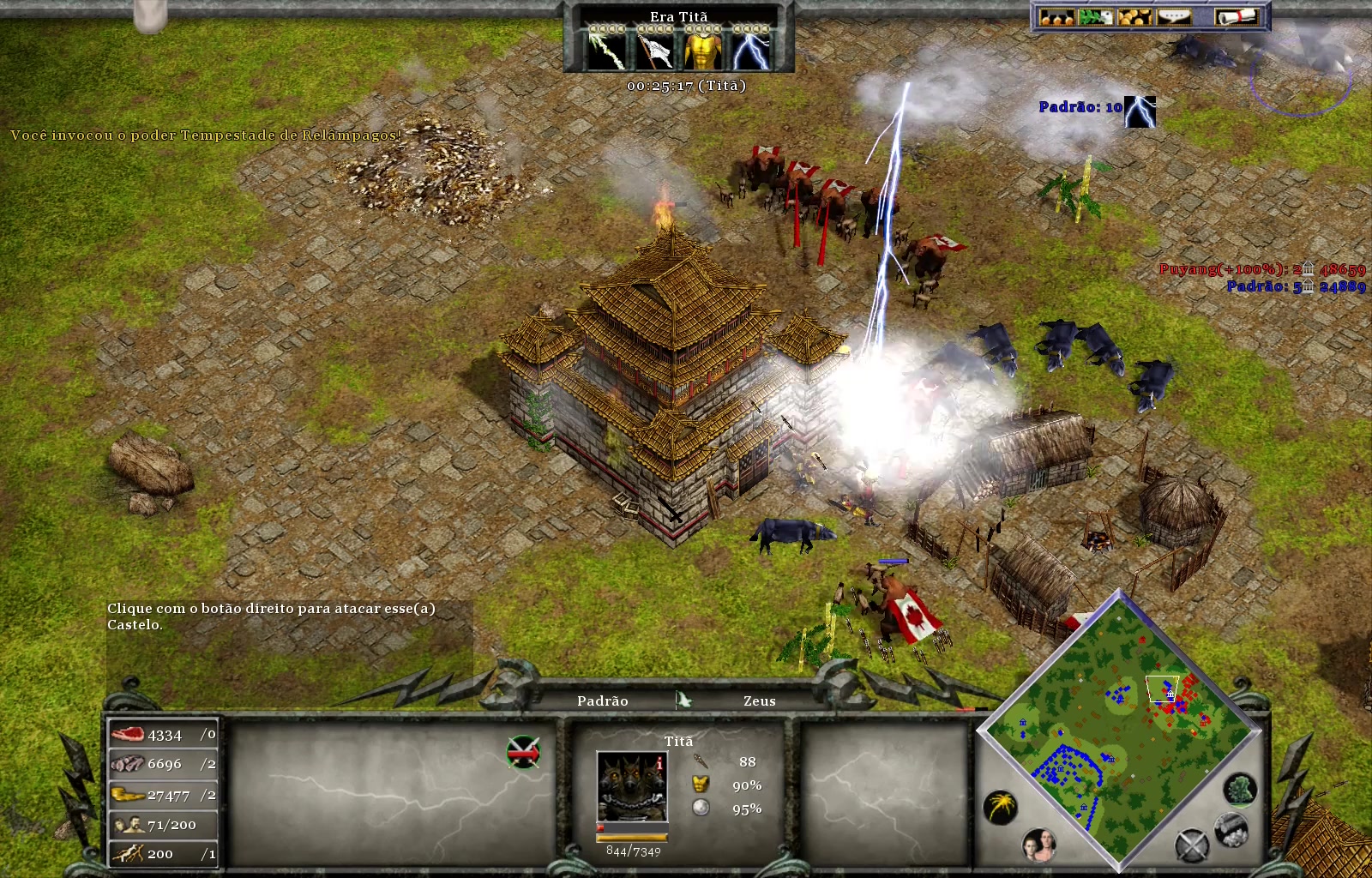Toggle the resource view wood pile icon
This screenshot has width=1372, height=878.
[x=1230, y=830]
